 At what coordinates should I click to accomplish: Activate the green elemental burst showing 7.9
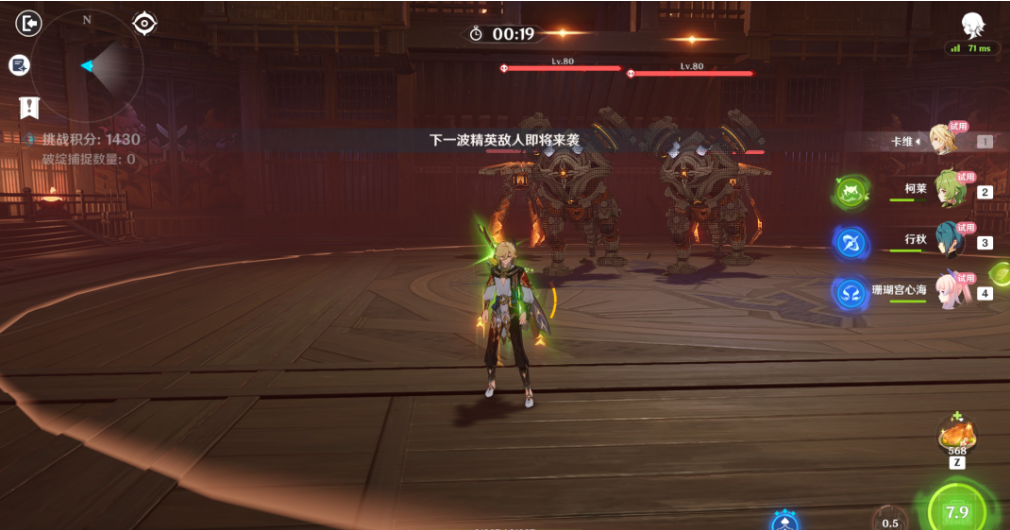coord(956,511)
